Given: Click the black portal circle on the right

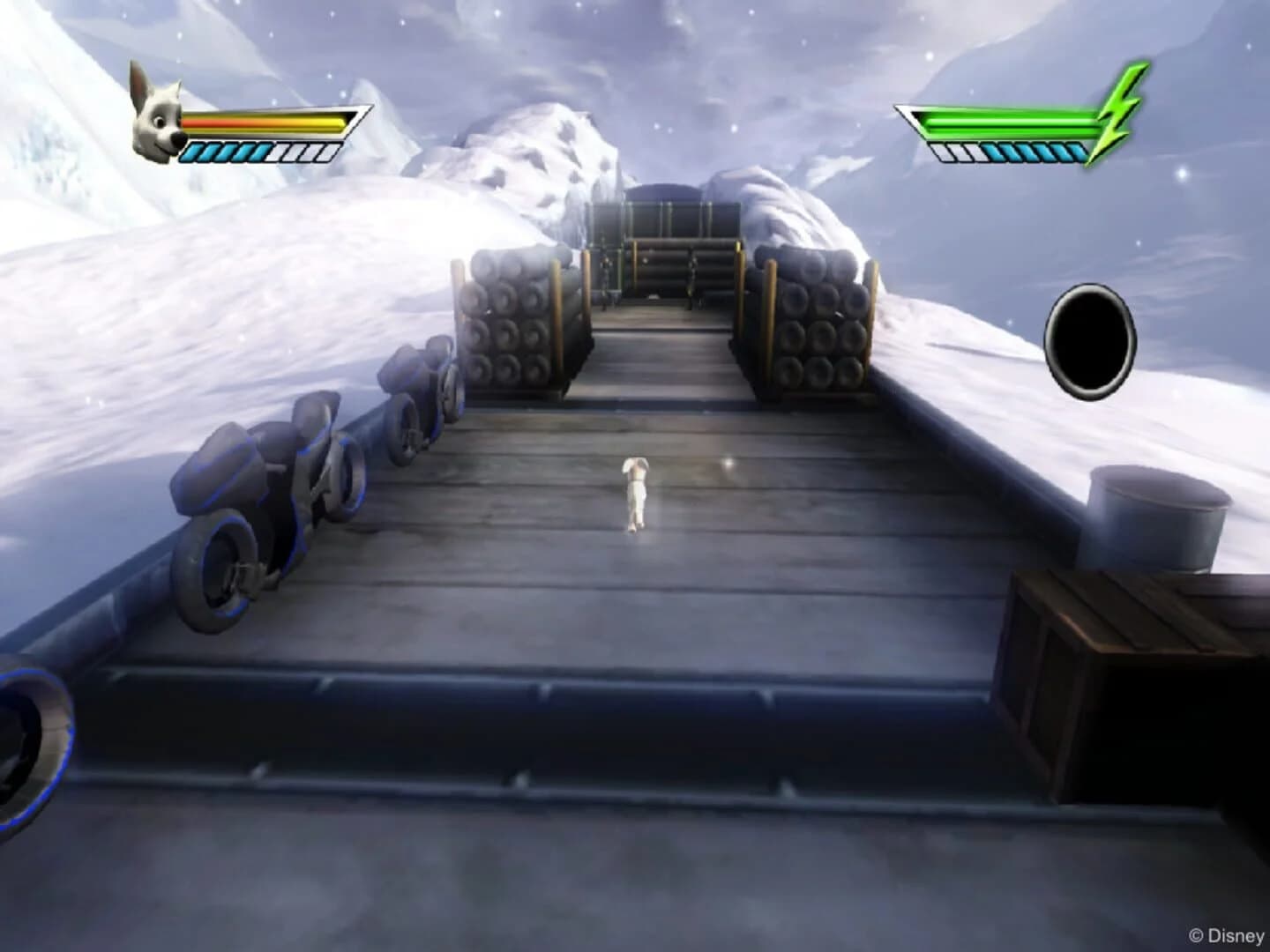Looking at the screenshot, I should pyautogui.click(x=1089, y=339).
